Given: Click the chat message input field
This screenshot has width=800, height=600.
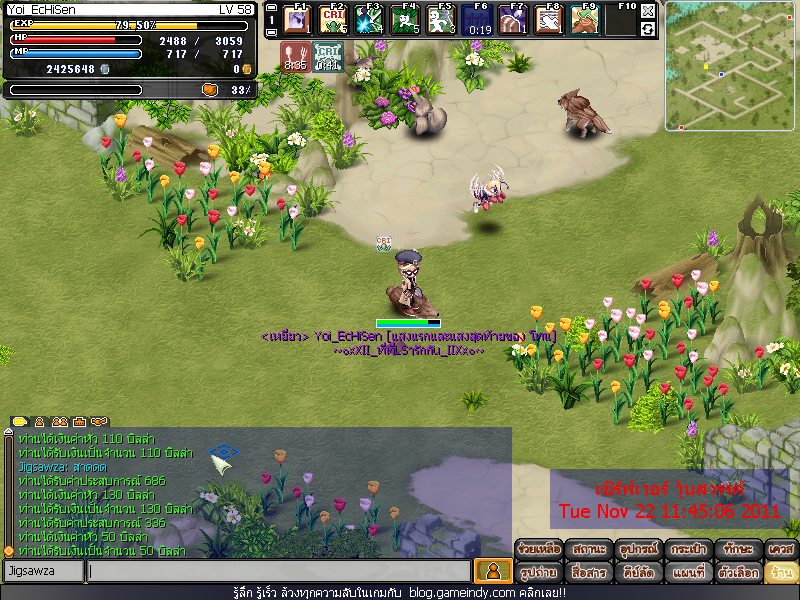Looking at the screenshot, I should point(278,571).
